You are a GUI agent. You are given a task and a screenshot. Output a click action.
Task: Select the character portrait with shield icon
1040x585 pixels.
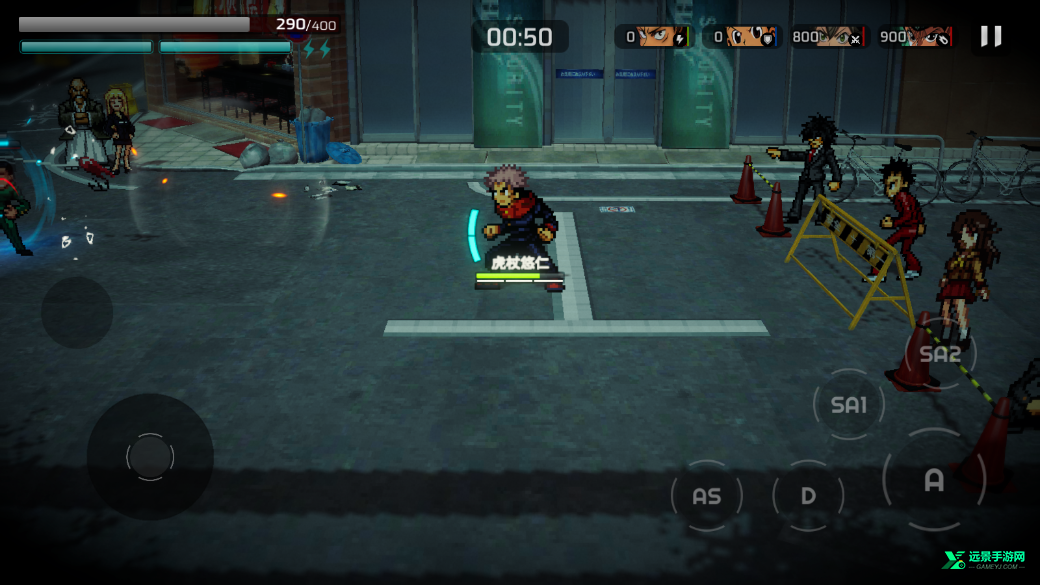[x=743, y=37]
